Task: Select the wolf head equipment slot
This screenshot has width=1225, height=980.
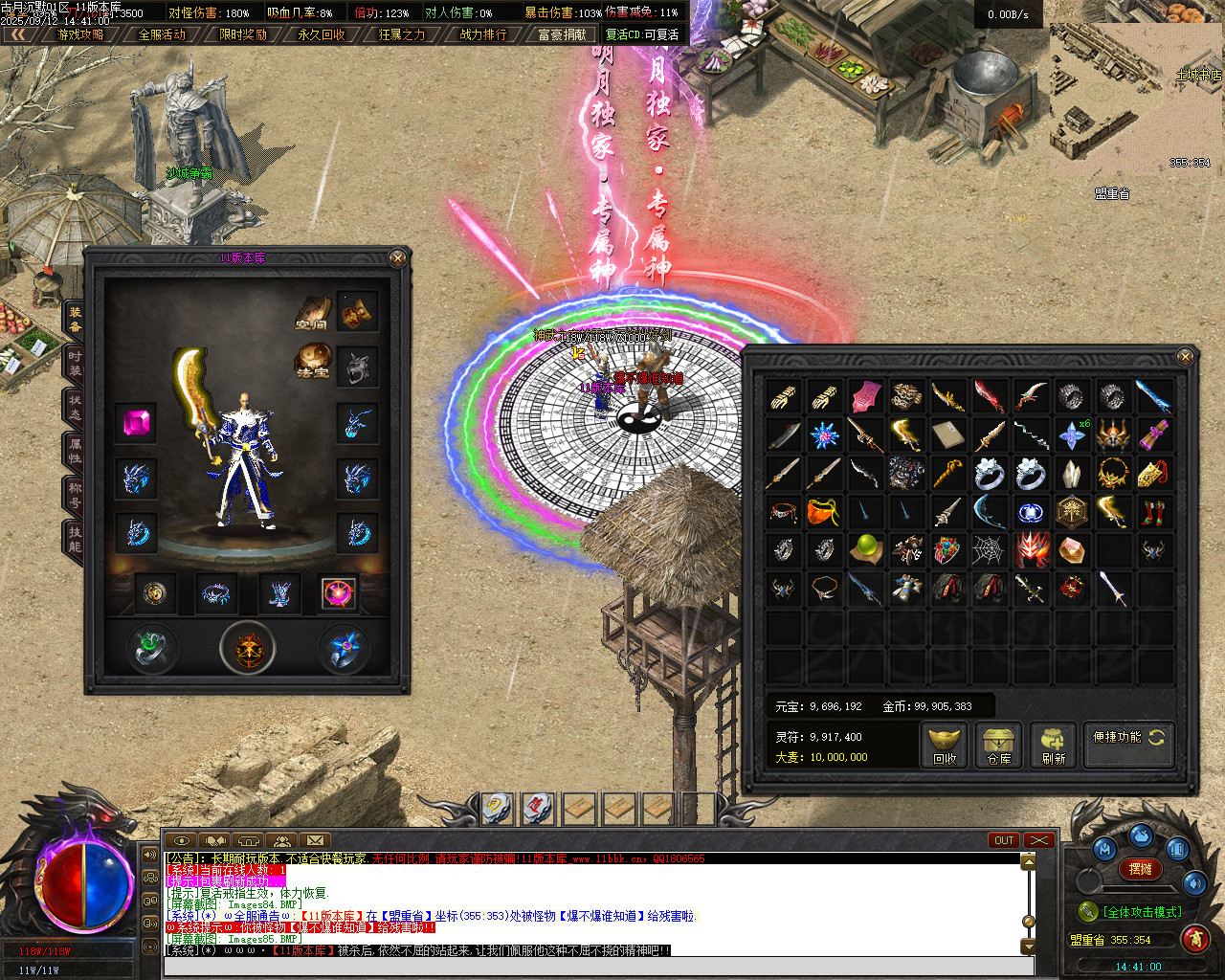Action: [x=358, y=367]
